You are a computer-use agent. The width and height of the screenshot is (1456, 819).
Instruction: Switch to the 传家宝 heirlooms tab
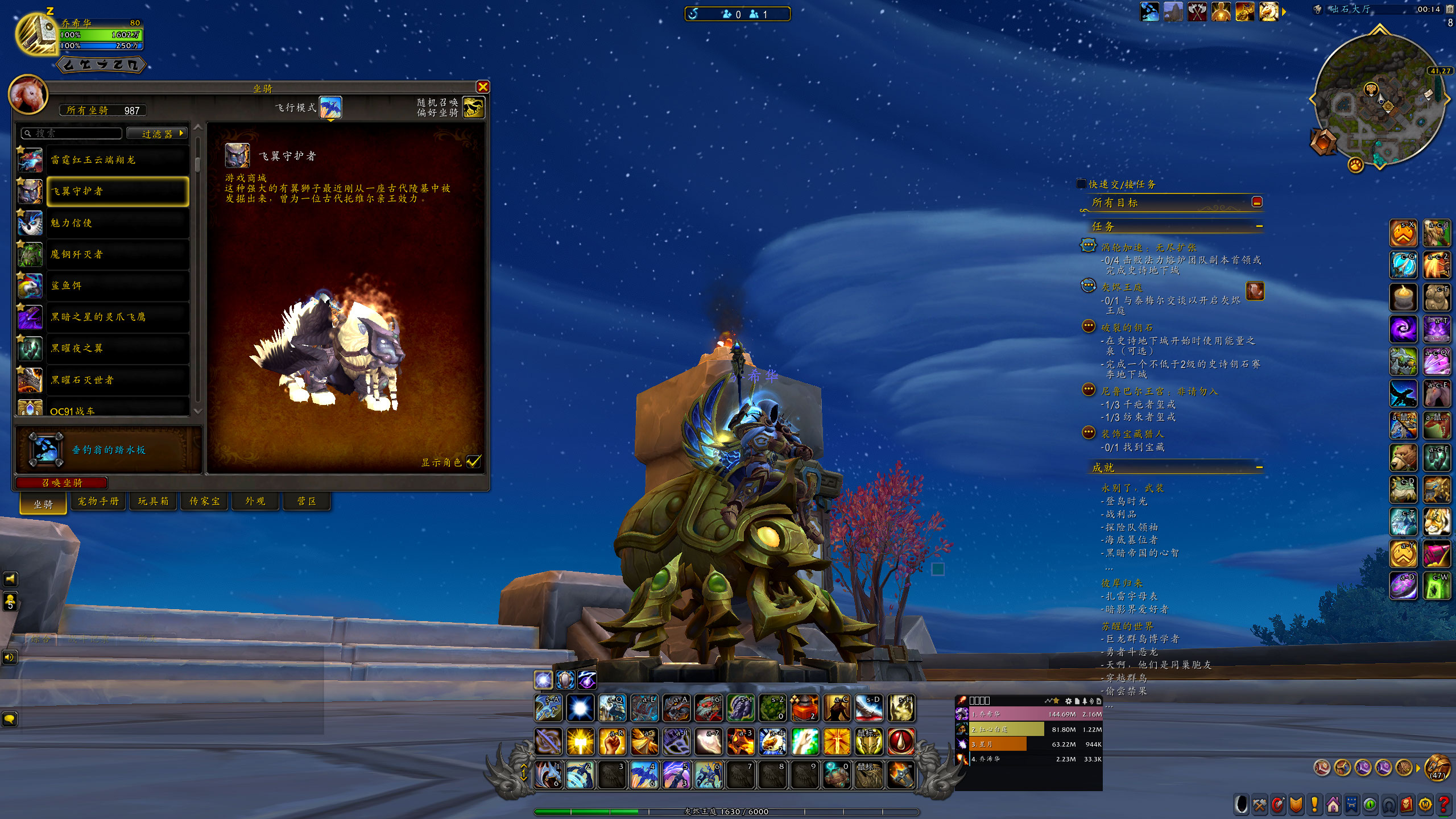[204, 501]
